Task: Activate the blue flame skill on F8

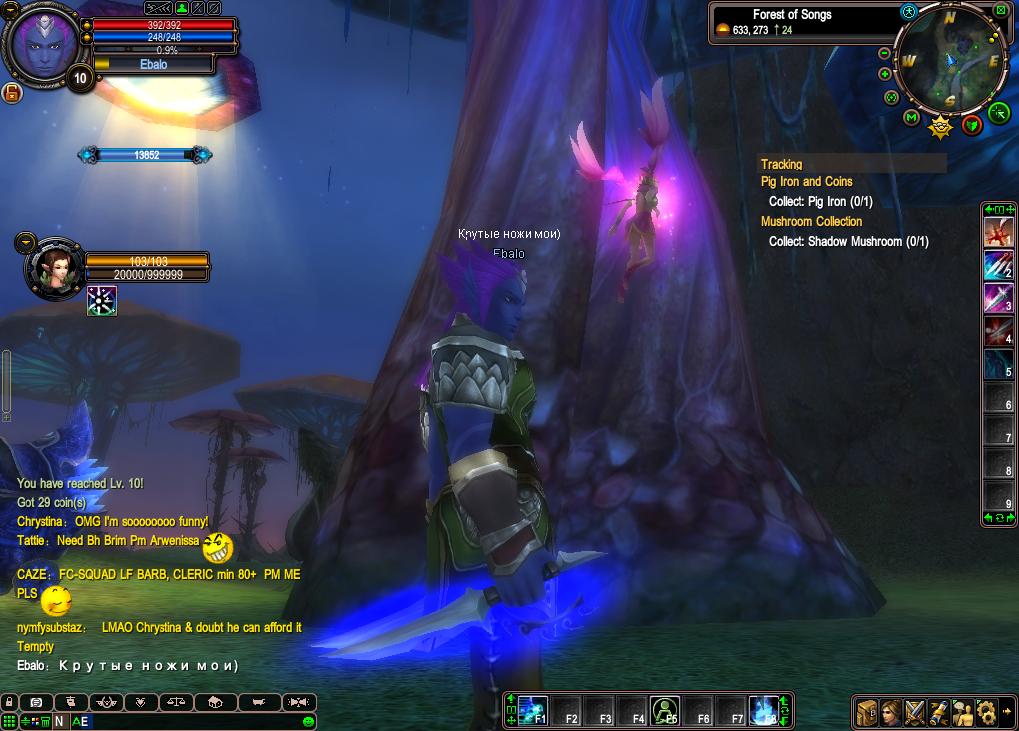Action: (x=764, y=711)
